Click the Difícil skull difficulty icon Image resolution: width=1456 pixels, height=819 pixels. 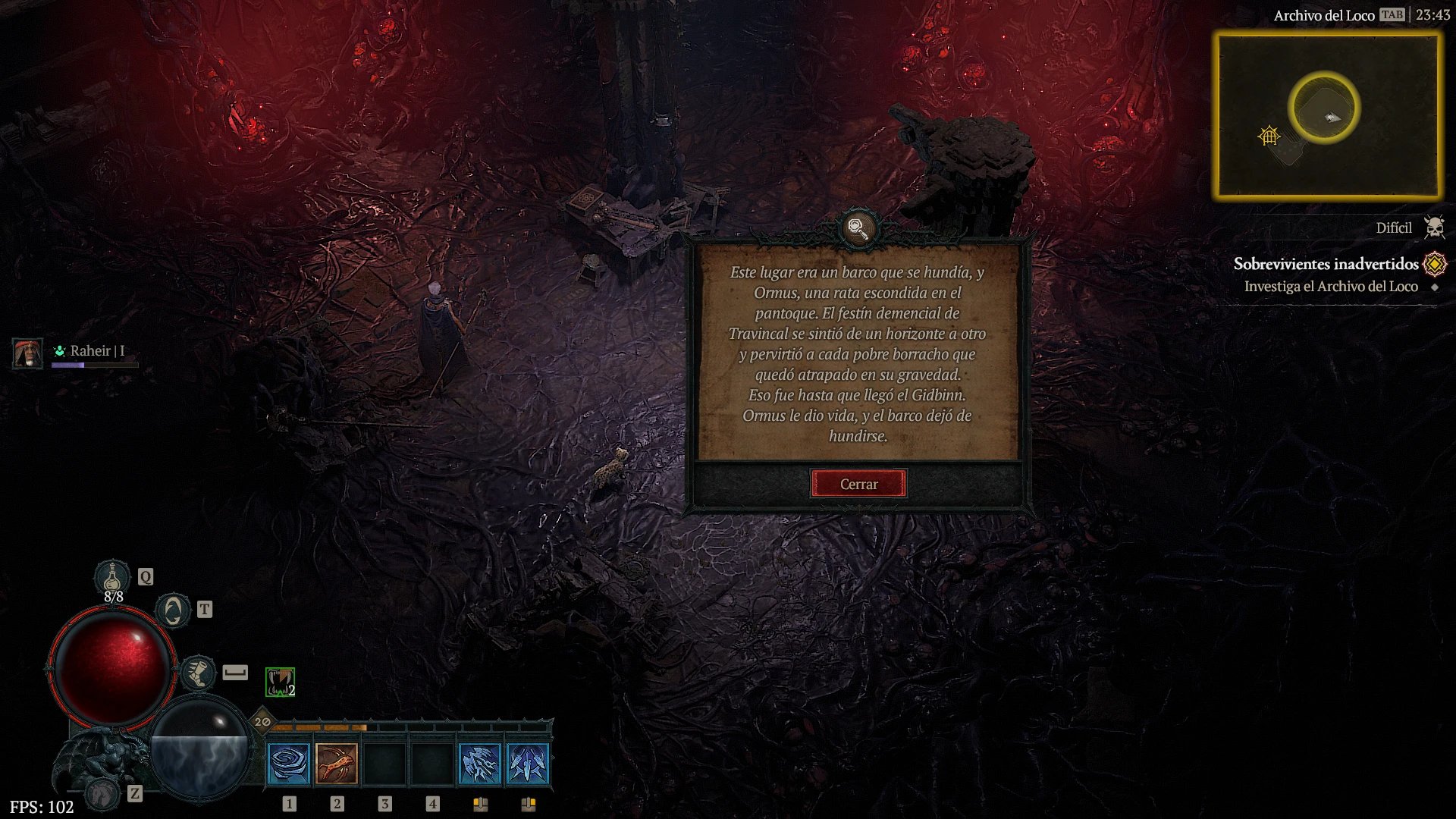tap(1434, 227)
